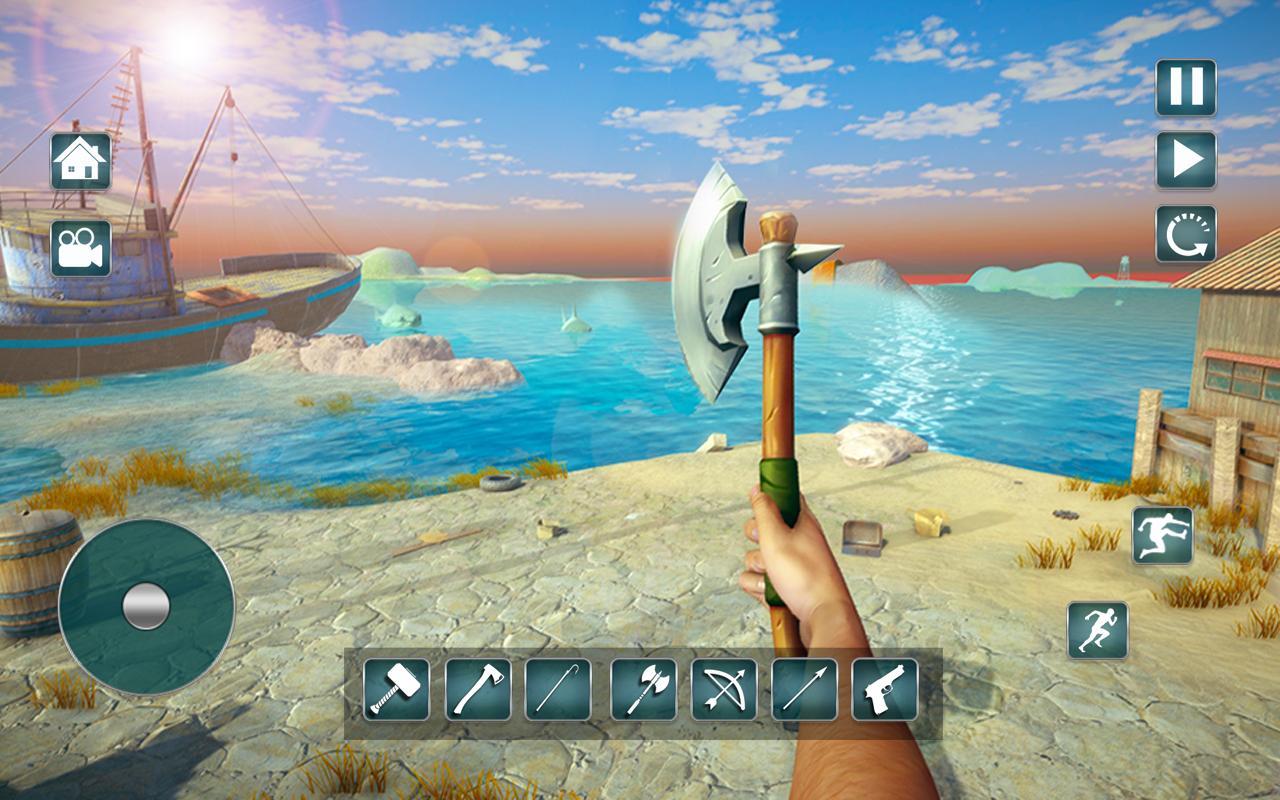Tap the sprint running button
This screenshot has height=800, width=1280.
[1098, 630]
